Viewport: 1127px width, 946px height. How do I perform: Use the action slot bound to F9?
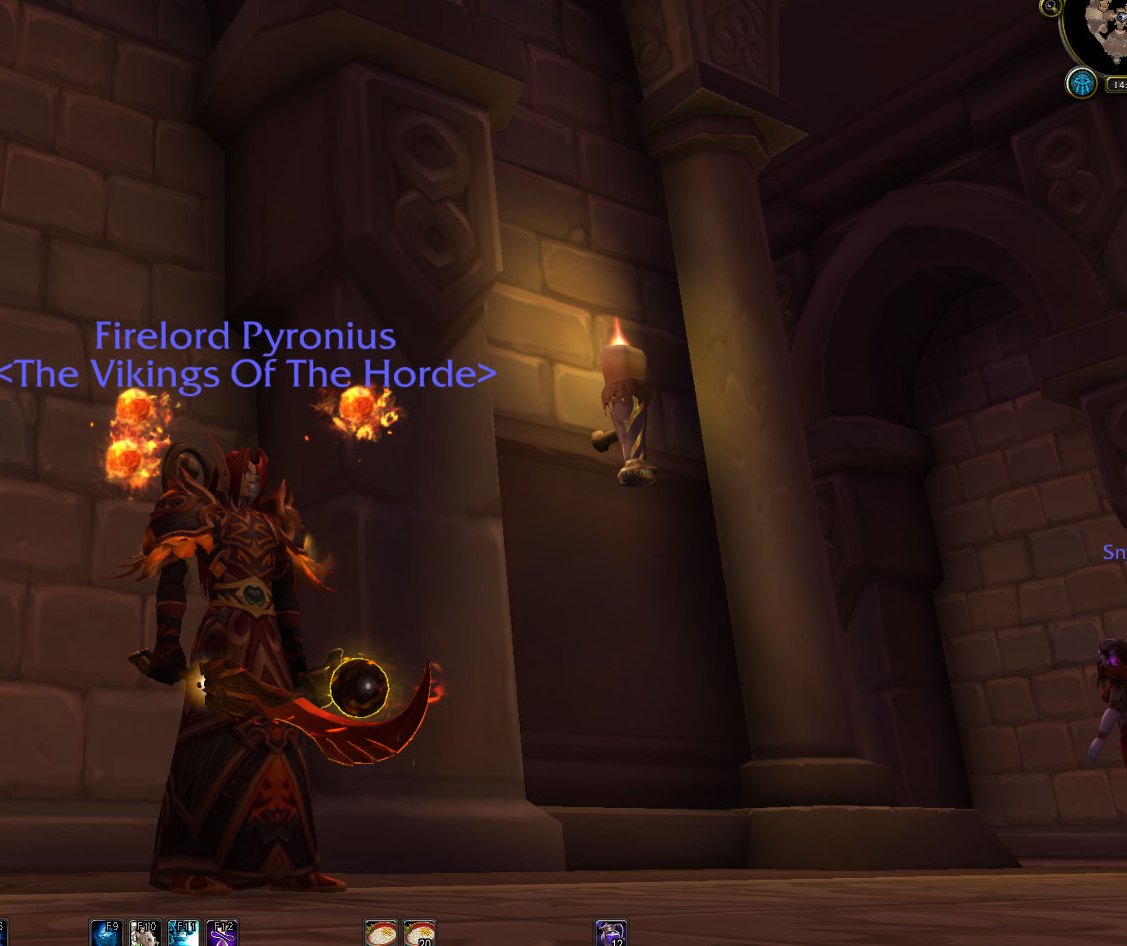pyautogui.click(x=106, y=934)
